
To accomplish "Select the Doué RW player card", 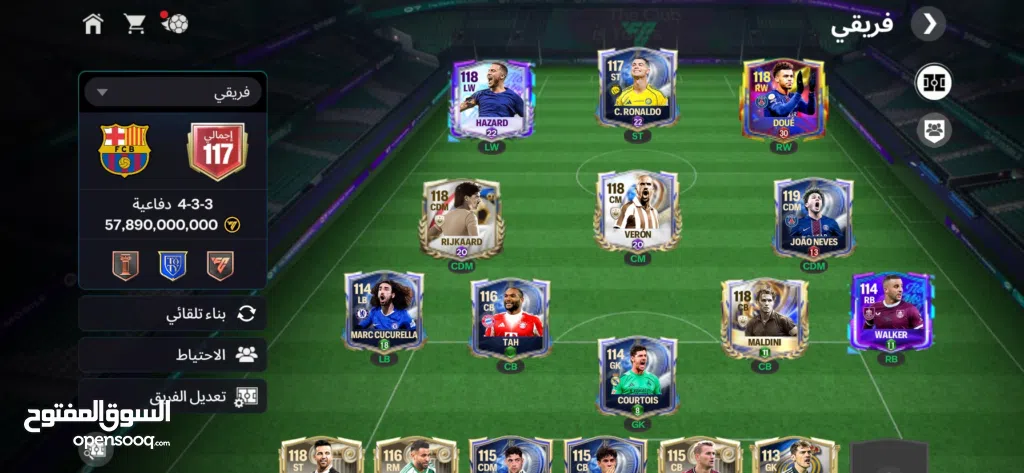I will click(x=784, y=100).
